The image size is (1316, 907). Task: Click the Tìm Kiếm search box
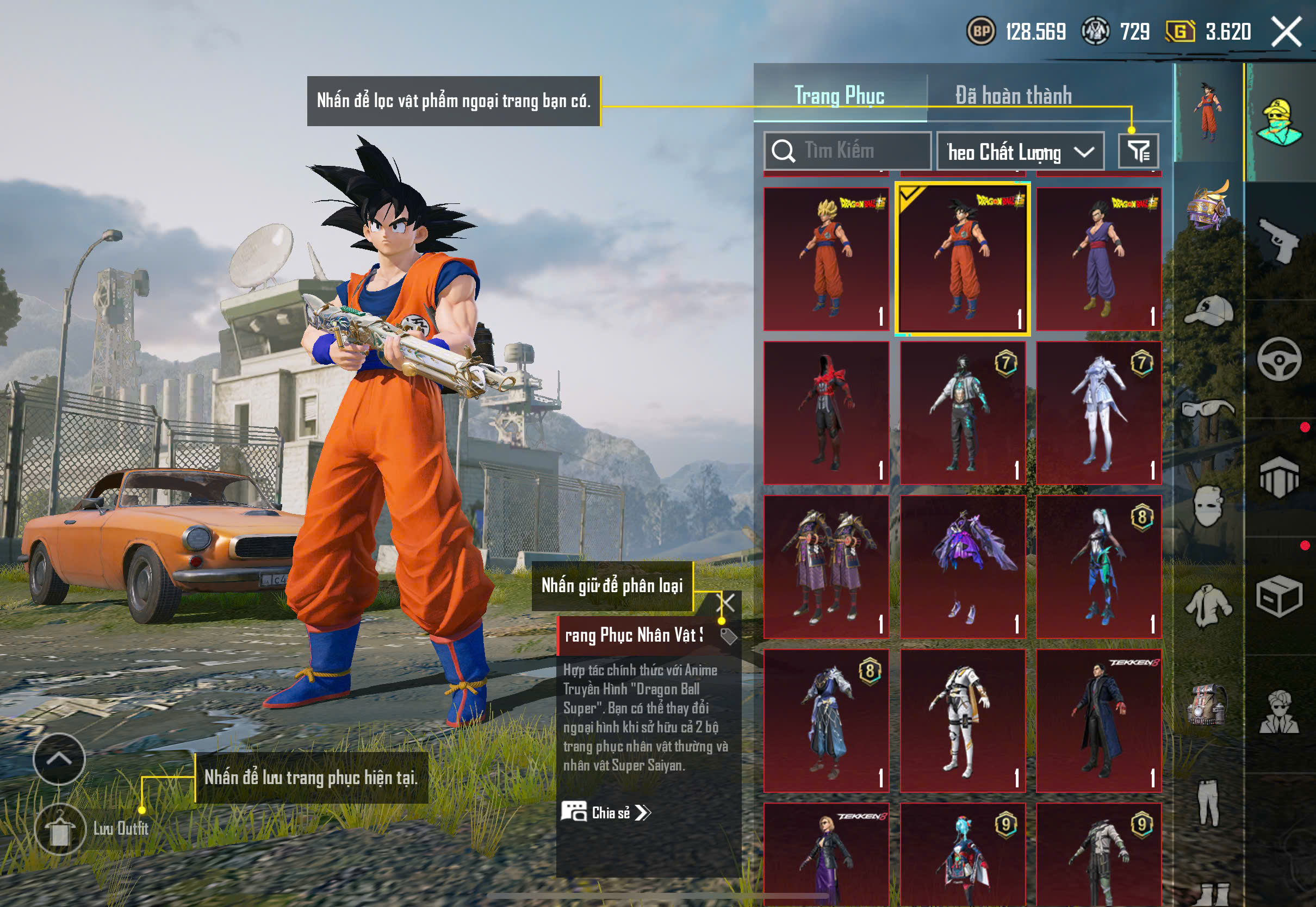coord(847,151)
